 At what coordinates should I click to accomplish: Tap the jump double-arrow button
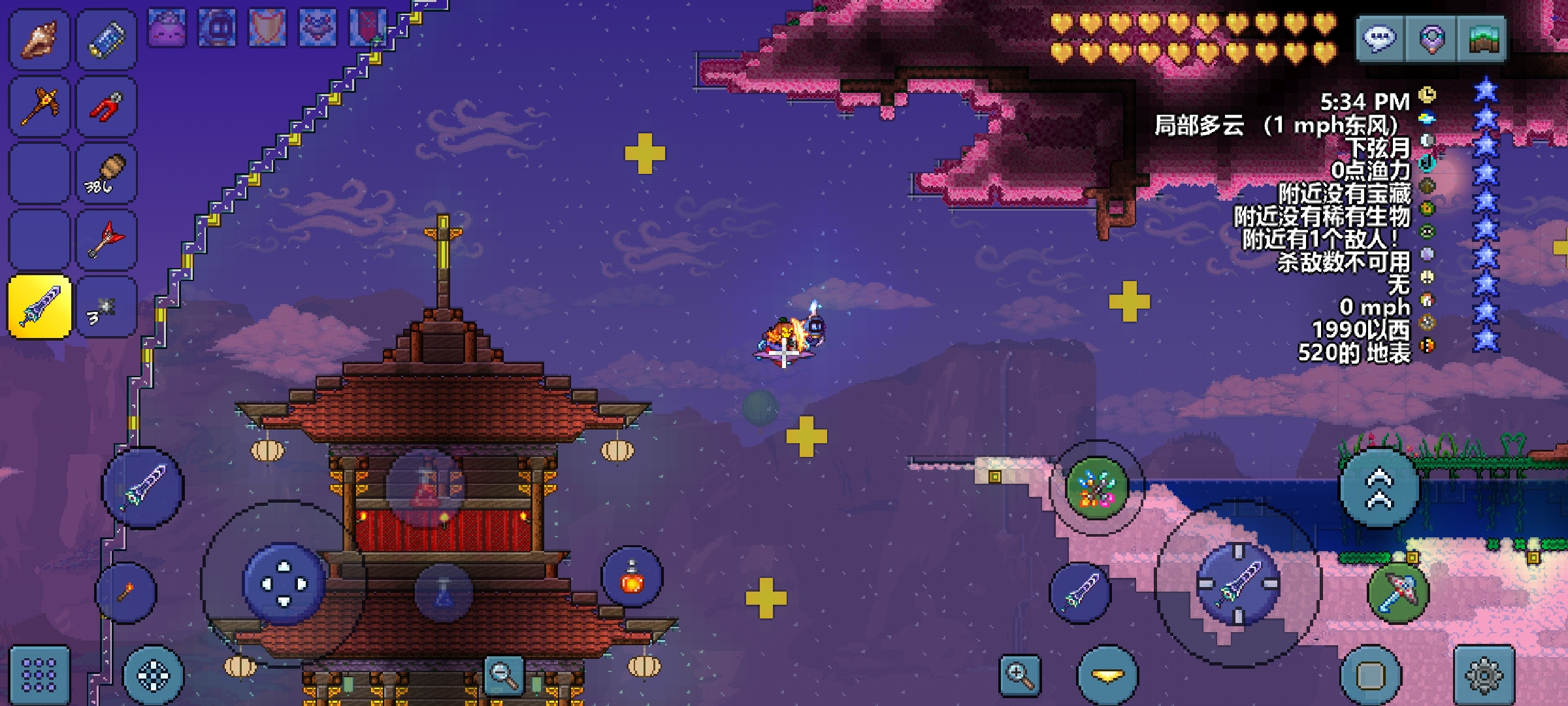pos(1379,488)
